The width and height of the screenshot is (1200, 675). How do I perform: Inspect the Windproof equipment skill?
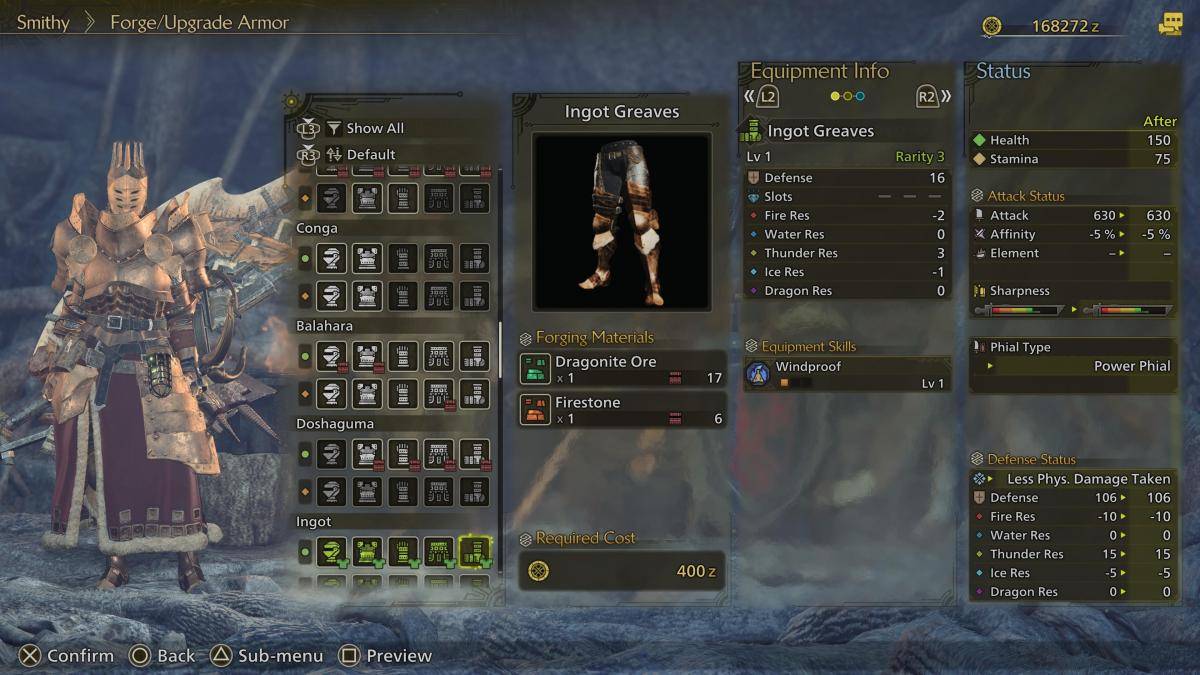(847, 374)
